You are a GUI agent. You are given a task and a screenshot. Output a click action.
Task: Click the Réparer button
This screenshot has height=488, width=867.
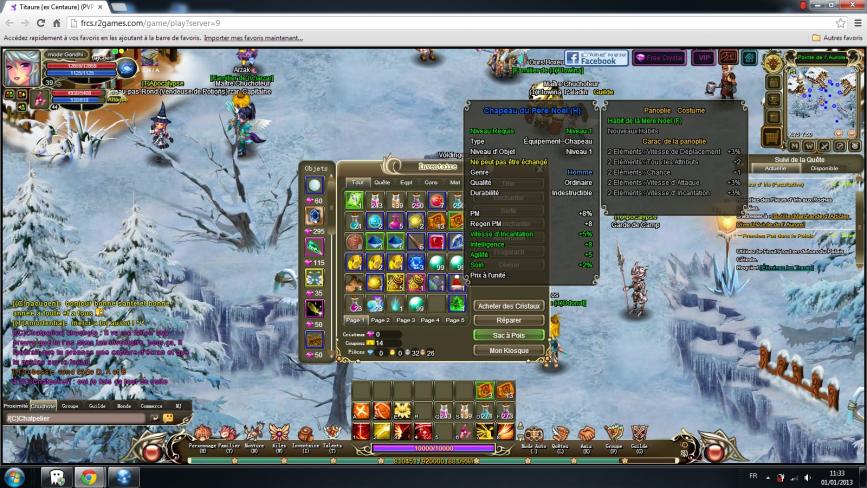[509, 320]
